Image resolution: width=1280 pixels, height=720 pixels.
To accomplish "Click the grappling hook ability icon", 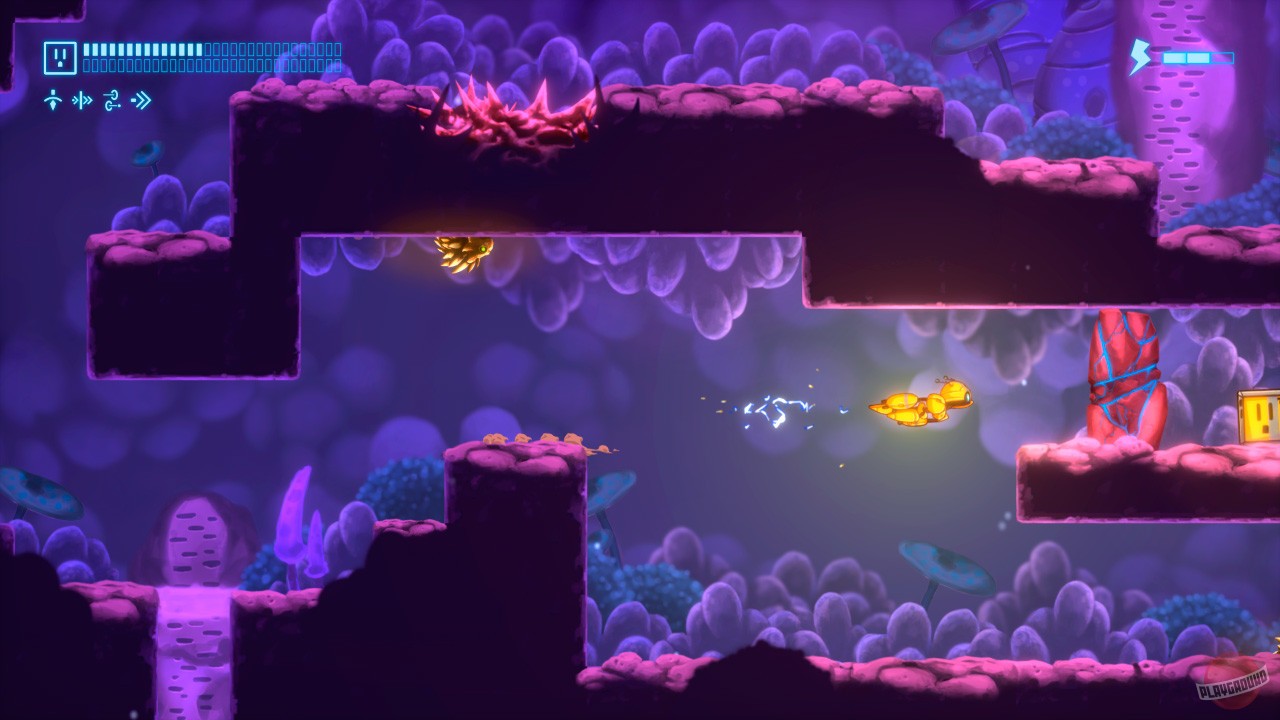I will 110,99.
